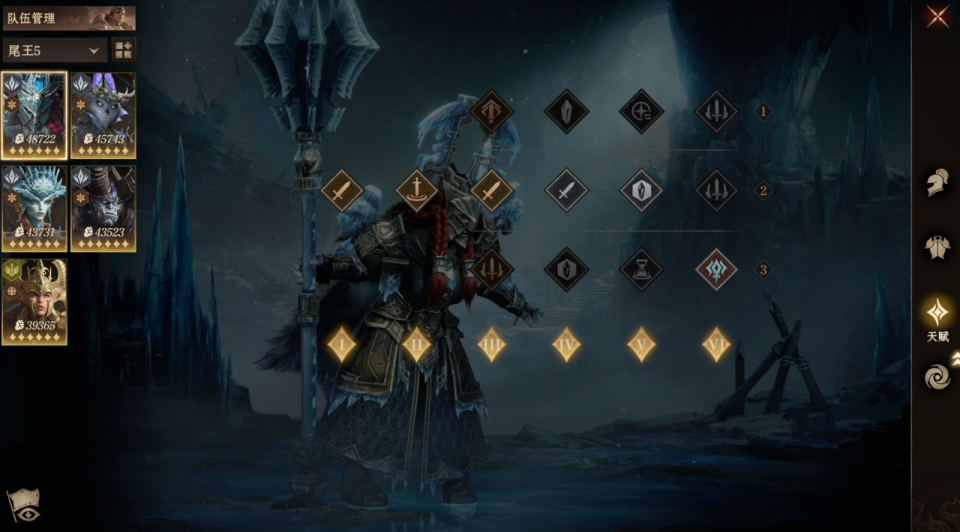Viewport: 960px width, 532px height.
Task: Choose the hero with 43523 power
Action: tap(103, 208)
